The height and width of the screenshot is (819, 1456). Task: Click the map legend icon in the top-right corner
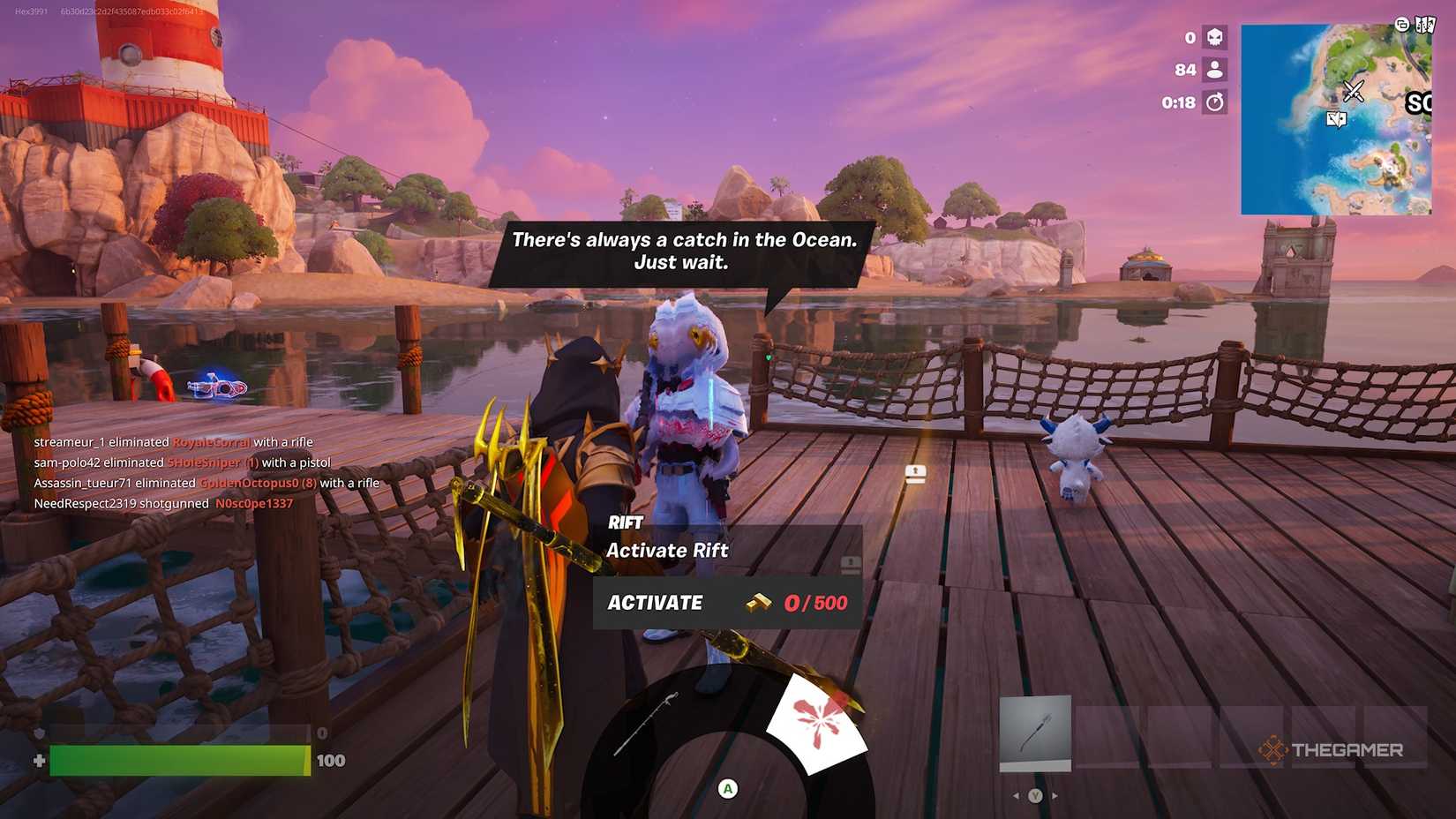point(1425,24)
